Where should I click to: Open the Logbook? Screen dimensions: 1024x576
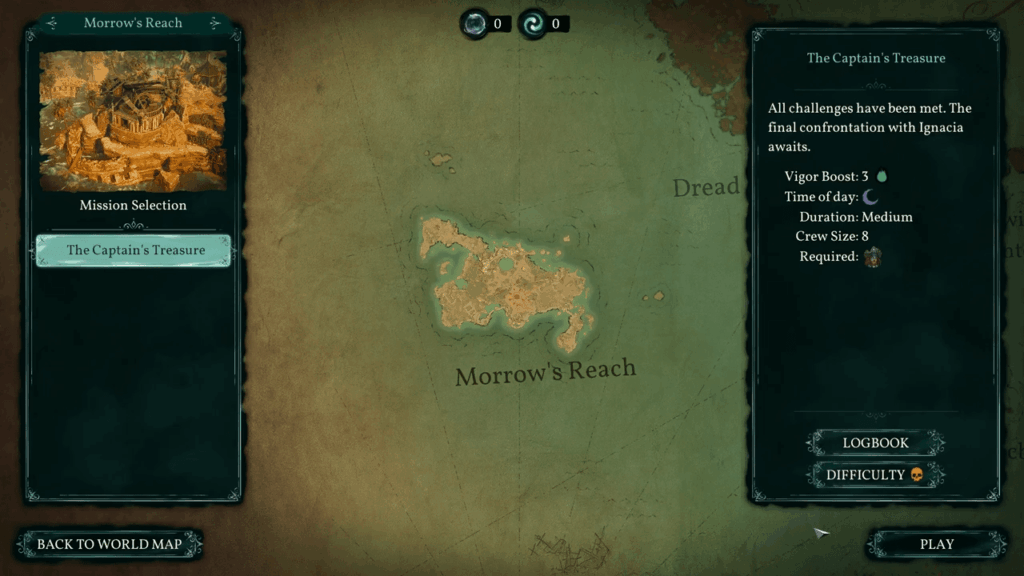click(875, 443)
